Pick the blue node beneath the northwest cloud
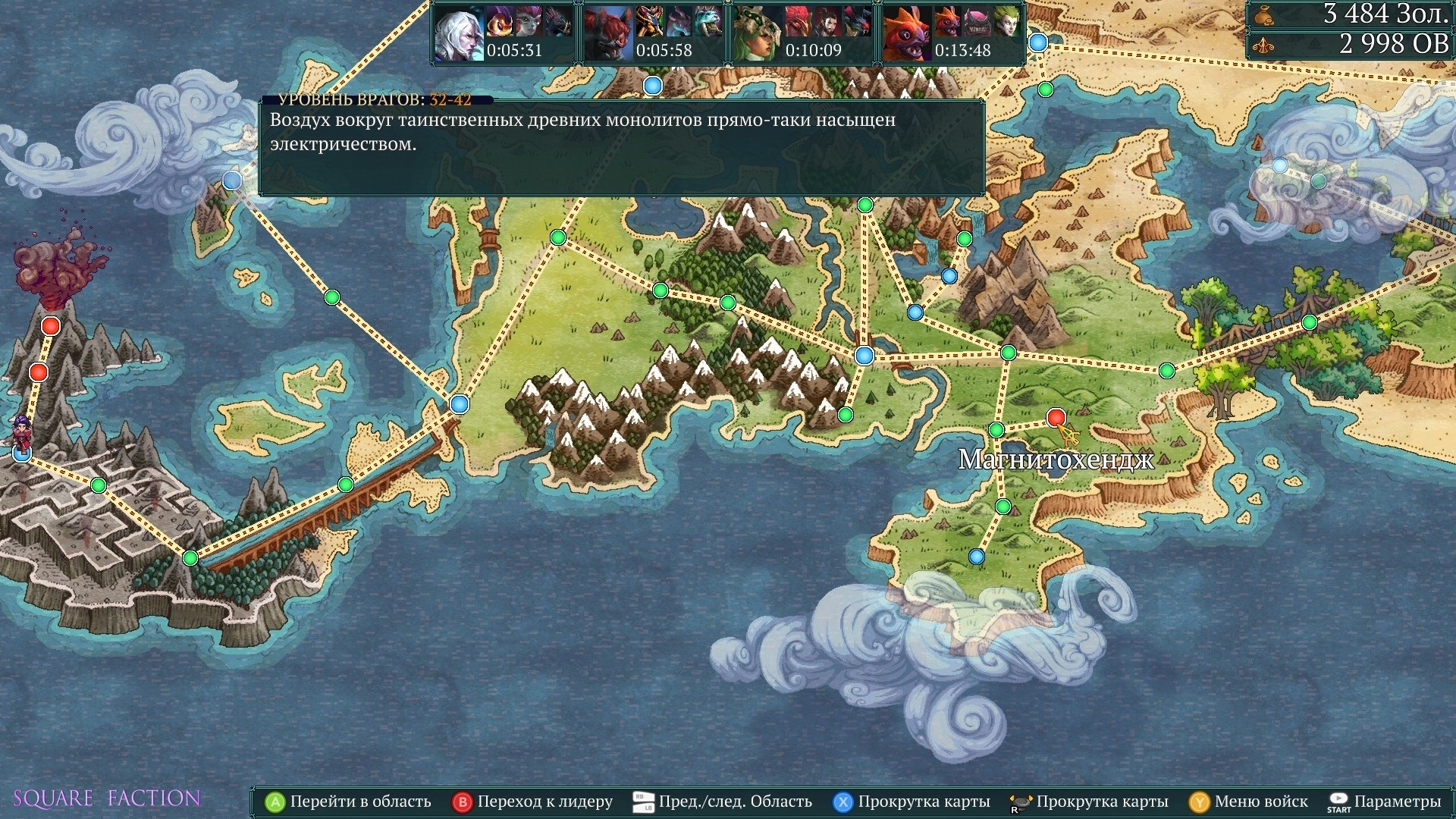 click(x=232, y=180)
